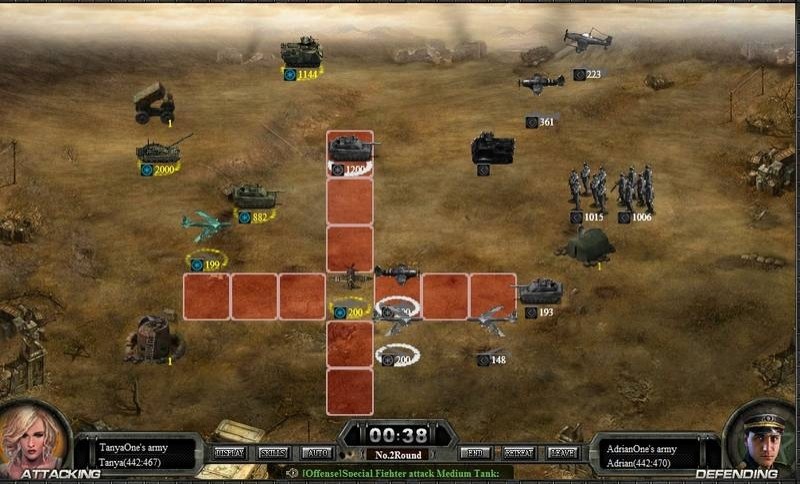Select Tanya's blonde commander portrait
This screenshot has height=484, width=800.
coord(34,440)
